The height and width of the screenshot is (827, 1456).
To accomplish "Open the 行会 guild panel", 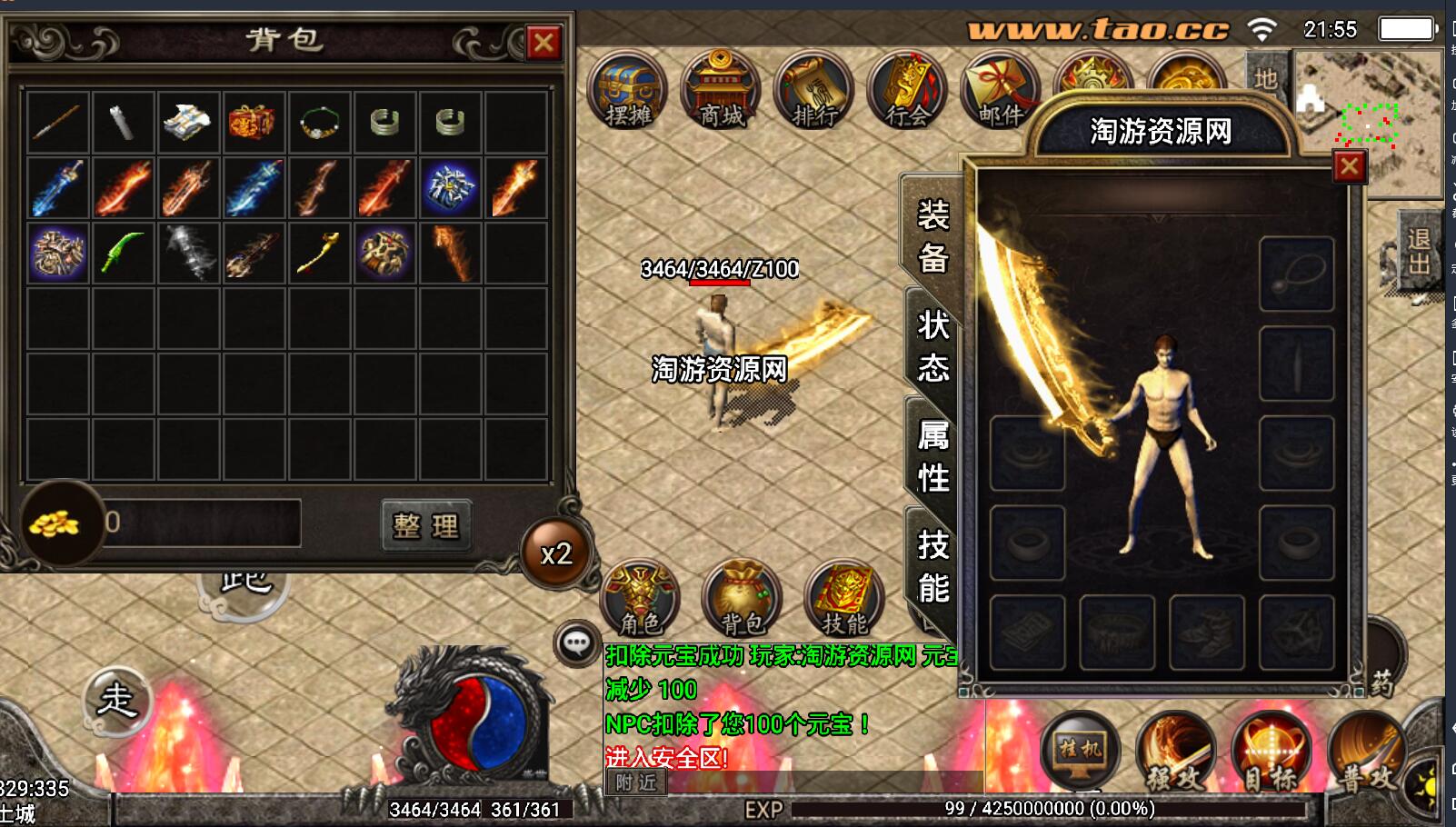I will tap(907, 91).
